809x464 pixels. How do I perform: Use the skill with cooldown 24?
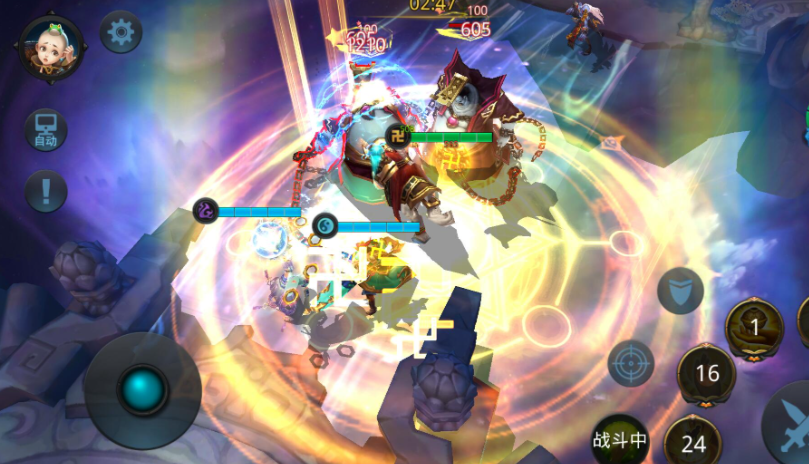tap(693, 443)
